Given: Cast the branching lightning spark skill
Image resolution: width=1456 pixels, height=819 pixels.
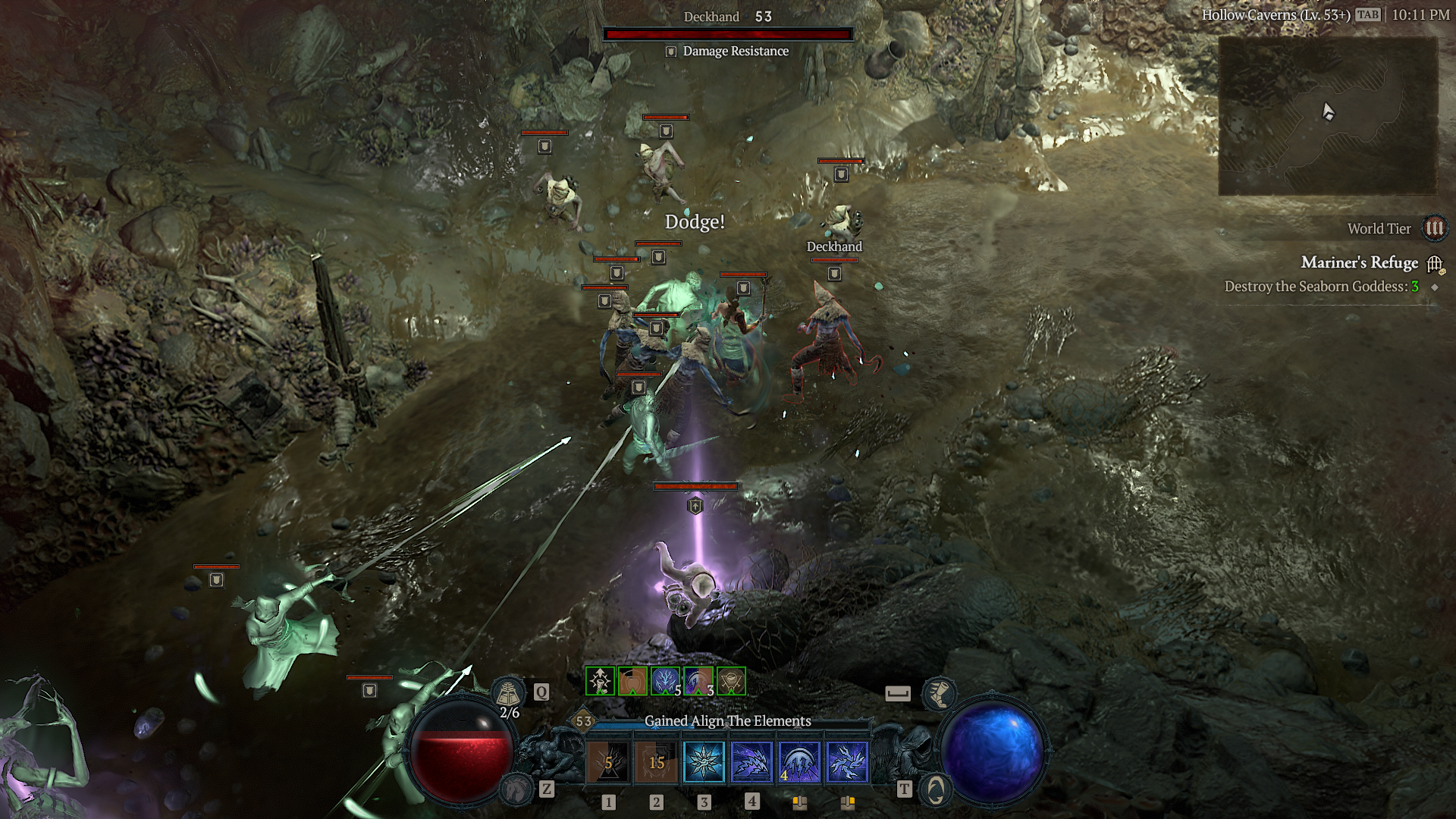Looking at the screenshot, I should tap(847, 762).
